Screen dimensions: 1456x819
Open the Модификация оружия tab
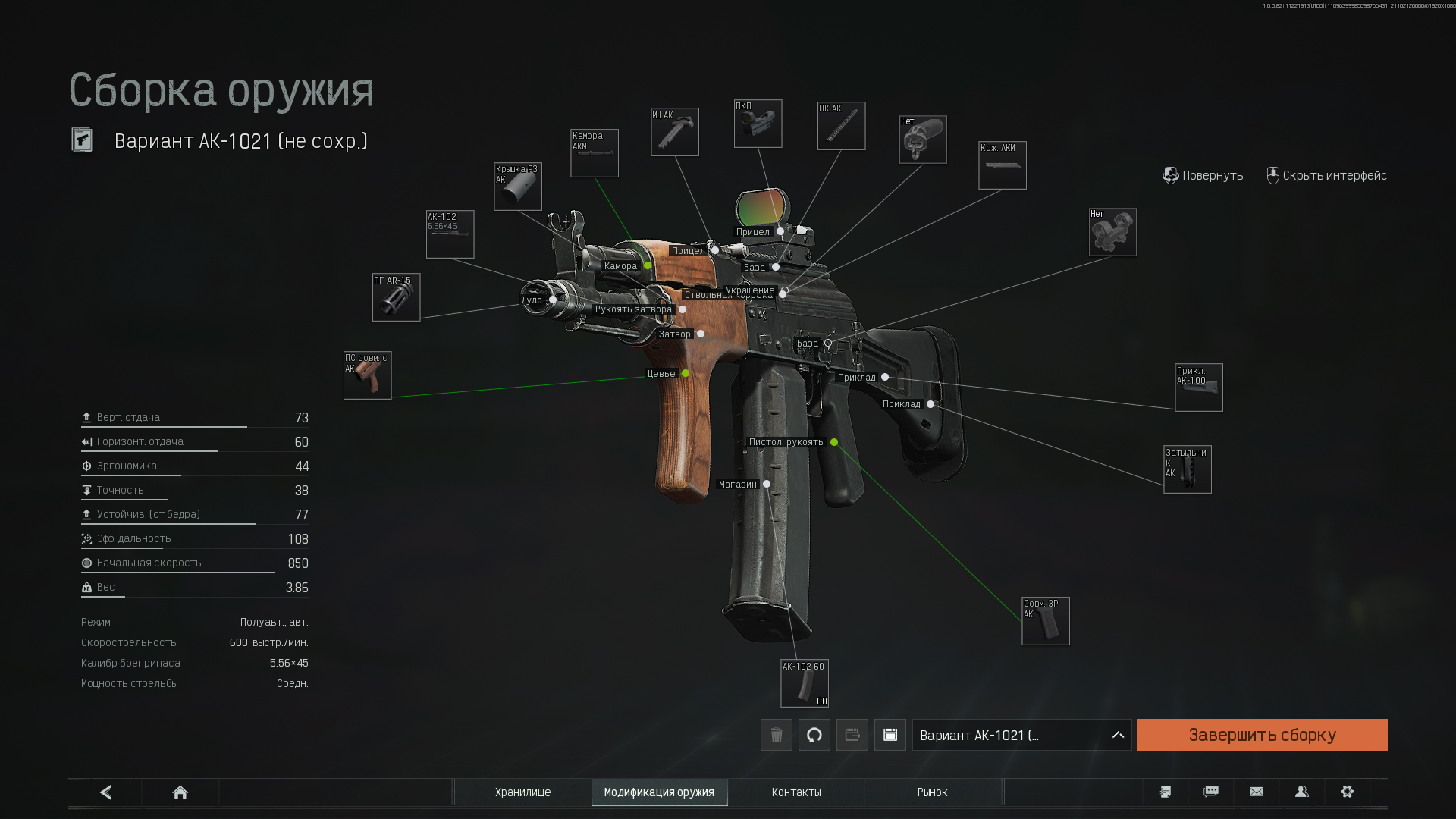pyautogui.click(x=659, y=792)
